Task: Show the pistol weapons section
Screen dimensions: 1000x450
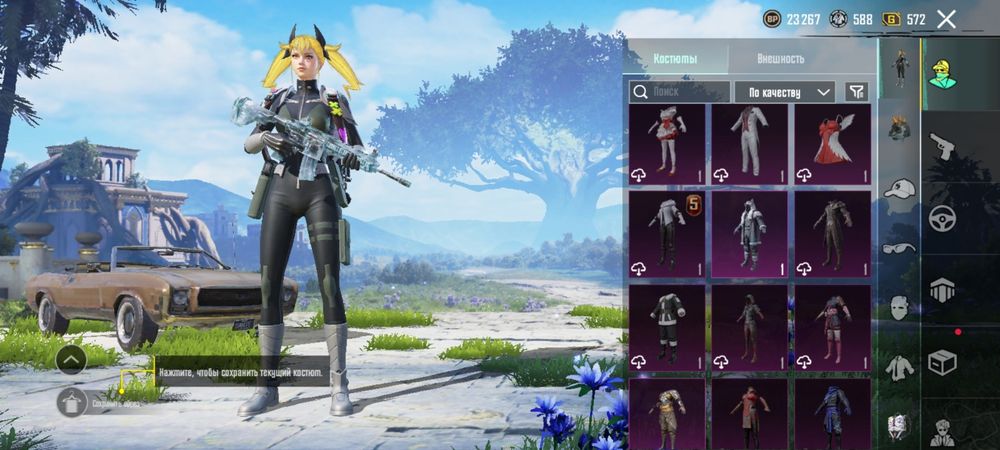Action: [942, 148]
